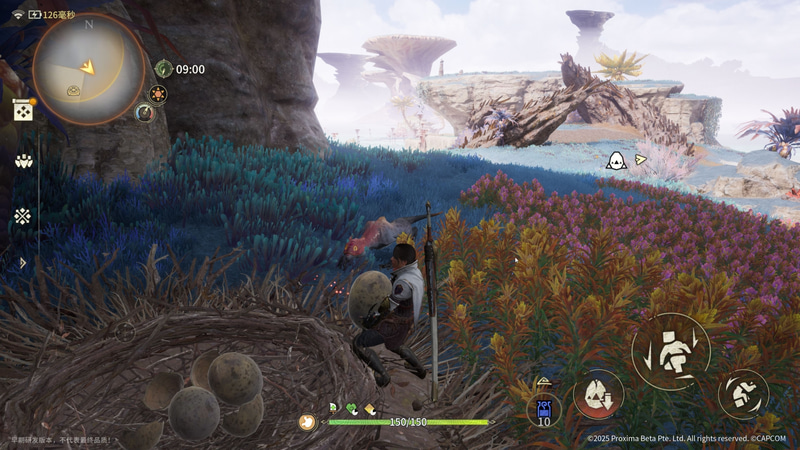Expand the left sidebar with the arrow
Viewport: 800px width, 450px height.
(23, 263)
